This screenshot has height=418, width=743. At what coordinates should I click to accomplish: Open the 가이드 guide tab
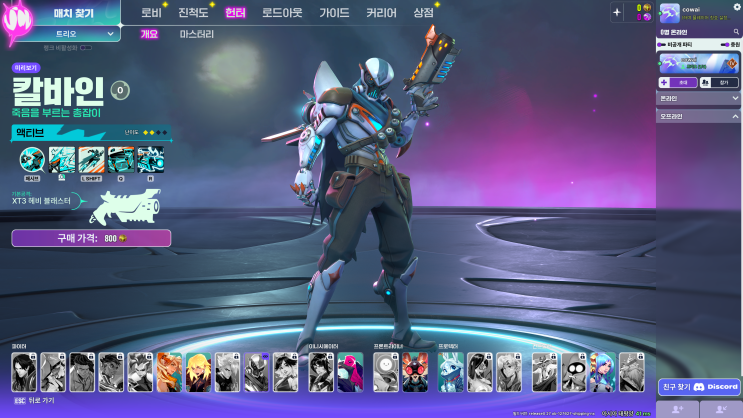pos(334,13)
